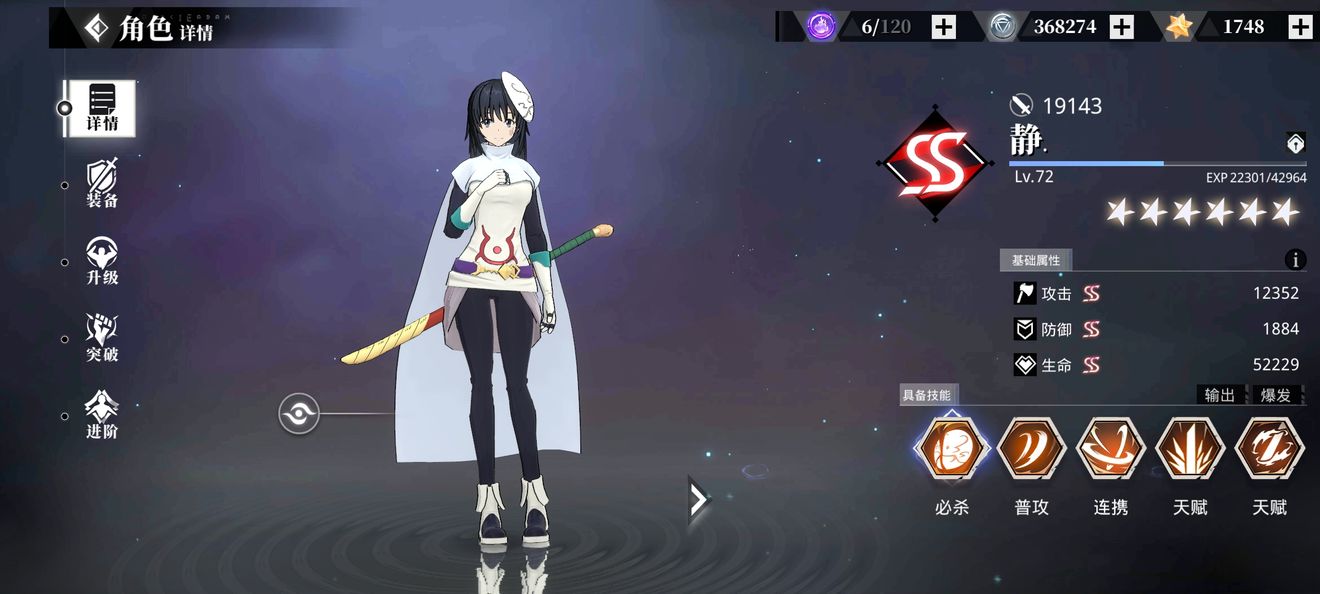1320x594 pixels.
Task: Switch to the 突破 breakthrough tab
Action: (x=101, y=338)
